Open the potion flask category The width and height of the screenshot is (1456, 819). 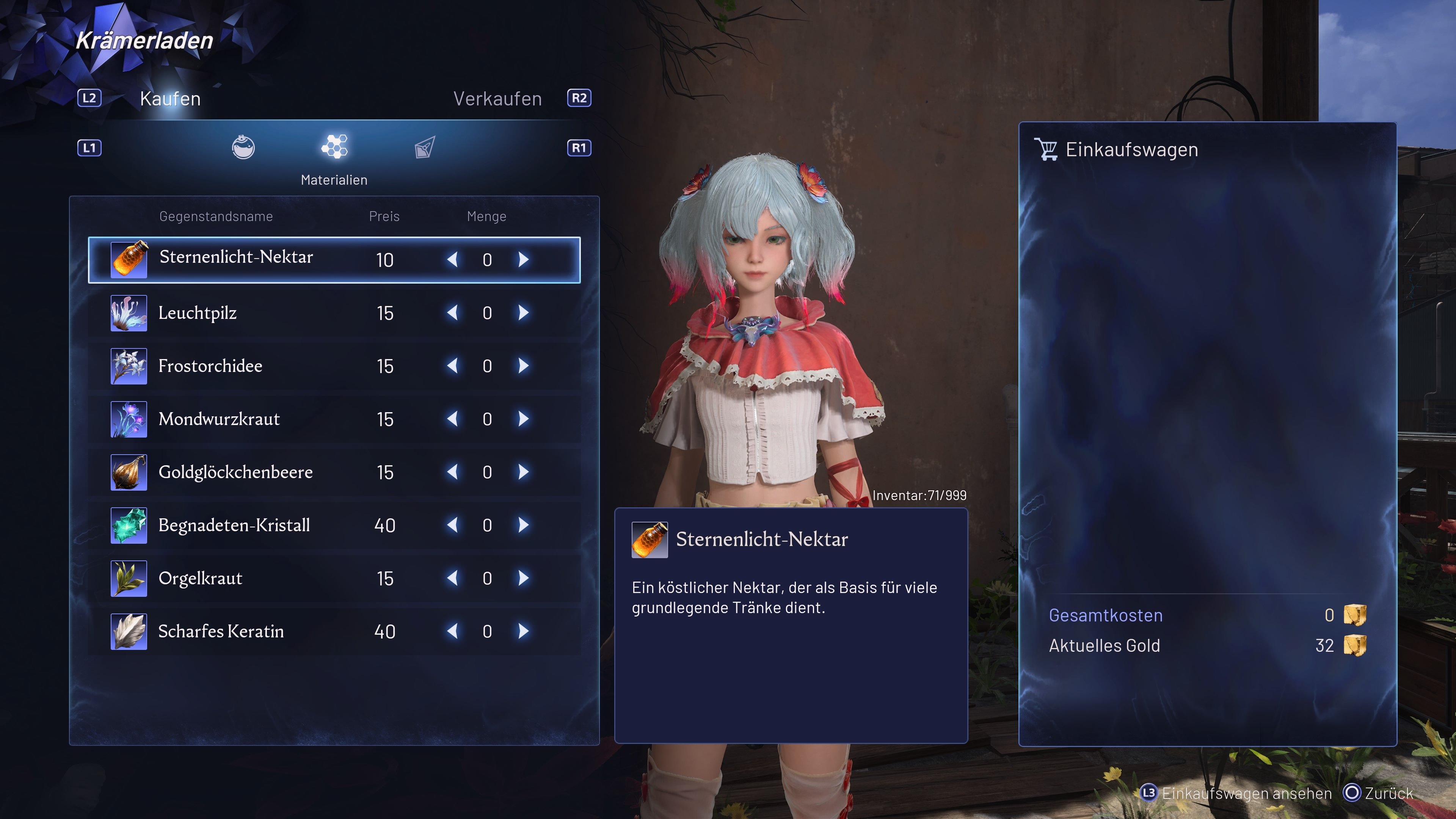pyautogui.click(x=243, y=147)
